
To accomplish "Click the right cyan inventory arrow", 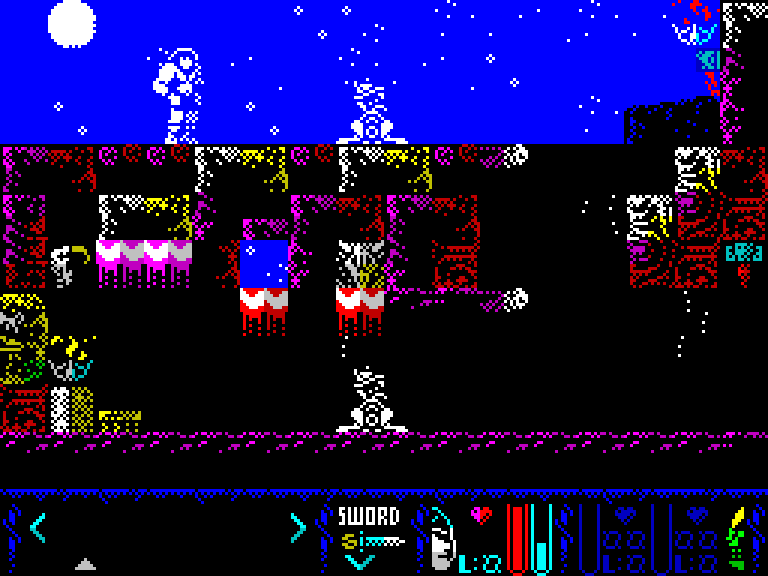I will 297,527.
